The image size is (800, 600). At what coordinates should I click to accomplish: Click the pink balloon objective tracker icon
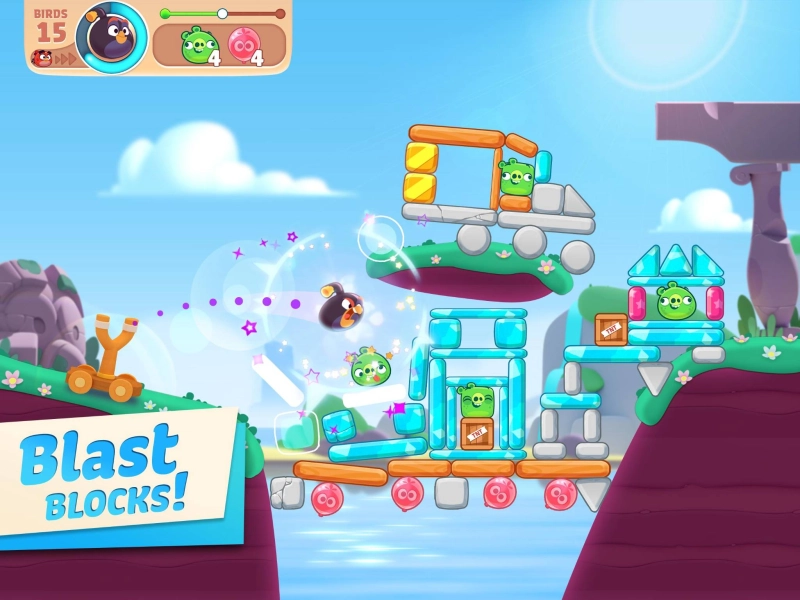tap(242, 44)
